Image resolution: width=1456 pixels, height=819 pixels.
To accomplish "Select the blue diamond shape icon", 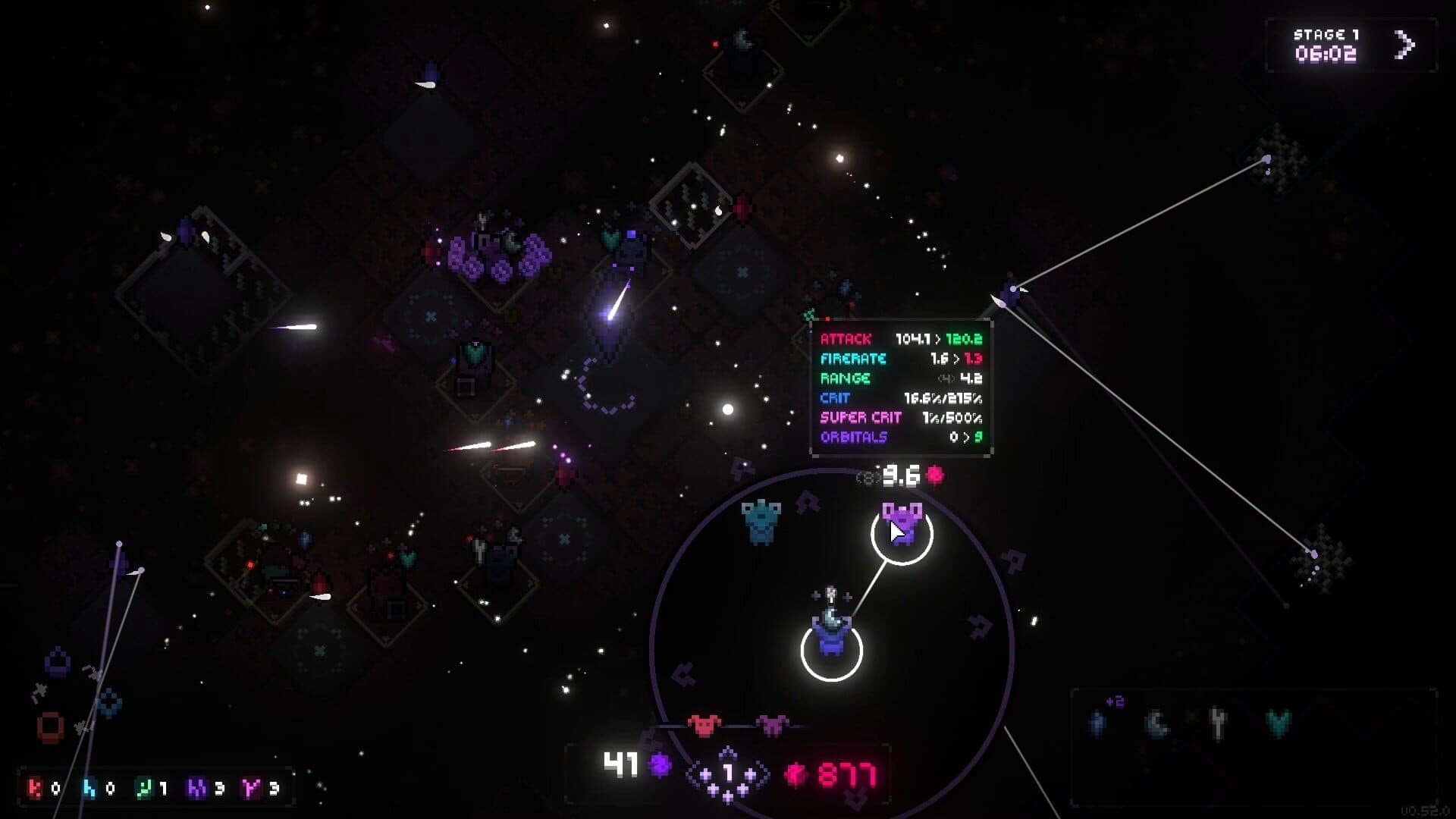I will [x=109, y=702].
